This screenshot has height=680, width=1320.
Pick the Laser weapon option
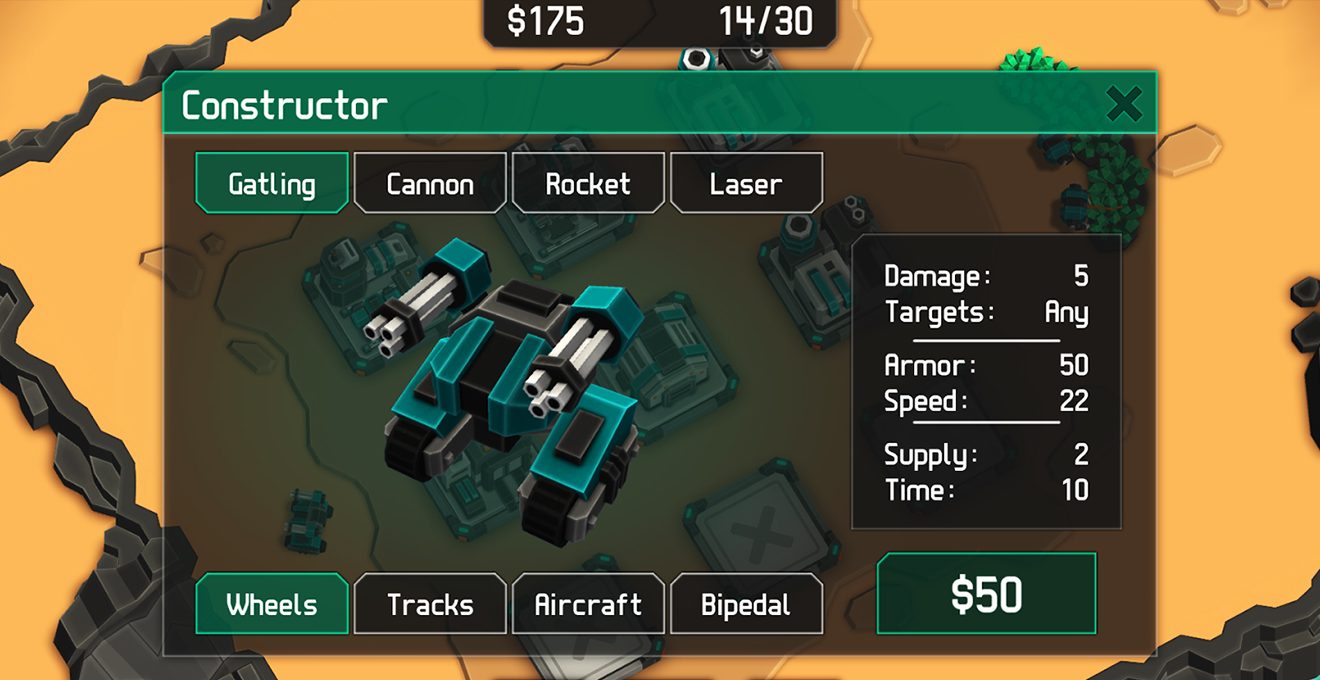click(746, 183)
